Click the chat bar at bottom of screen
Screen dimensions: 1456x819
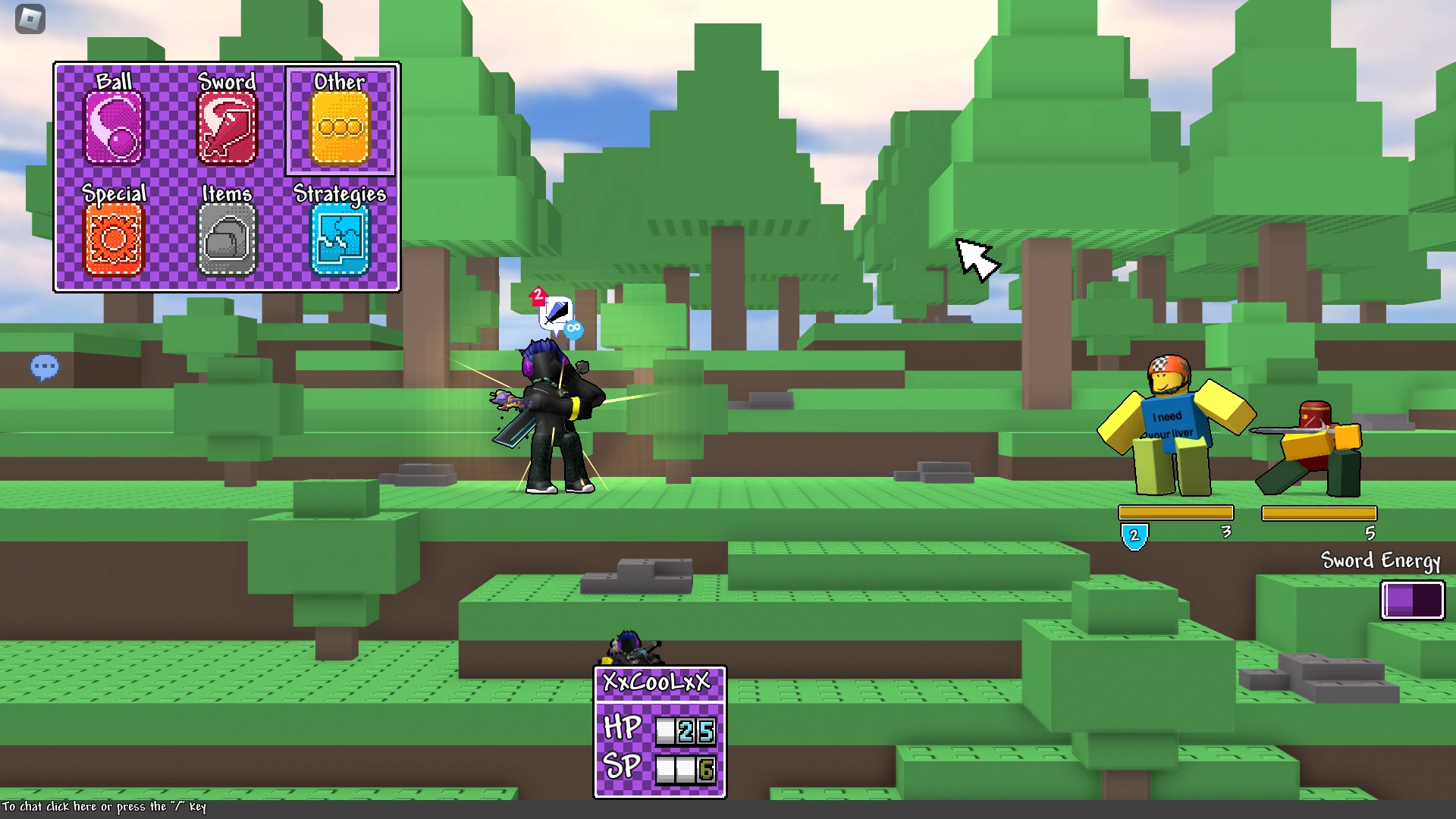point(102,807)
